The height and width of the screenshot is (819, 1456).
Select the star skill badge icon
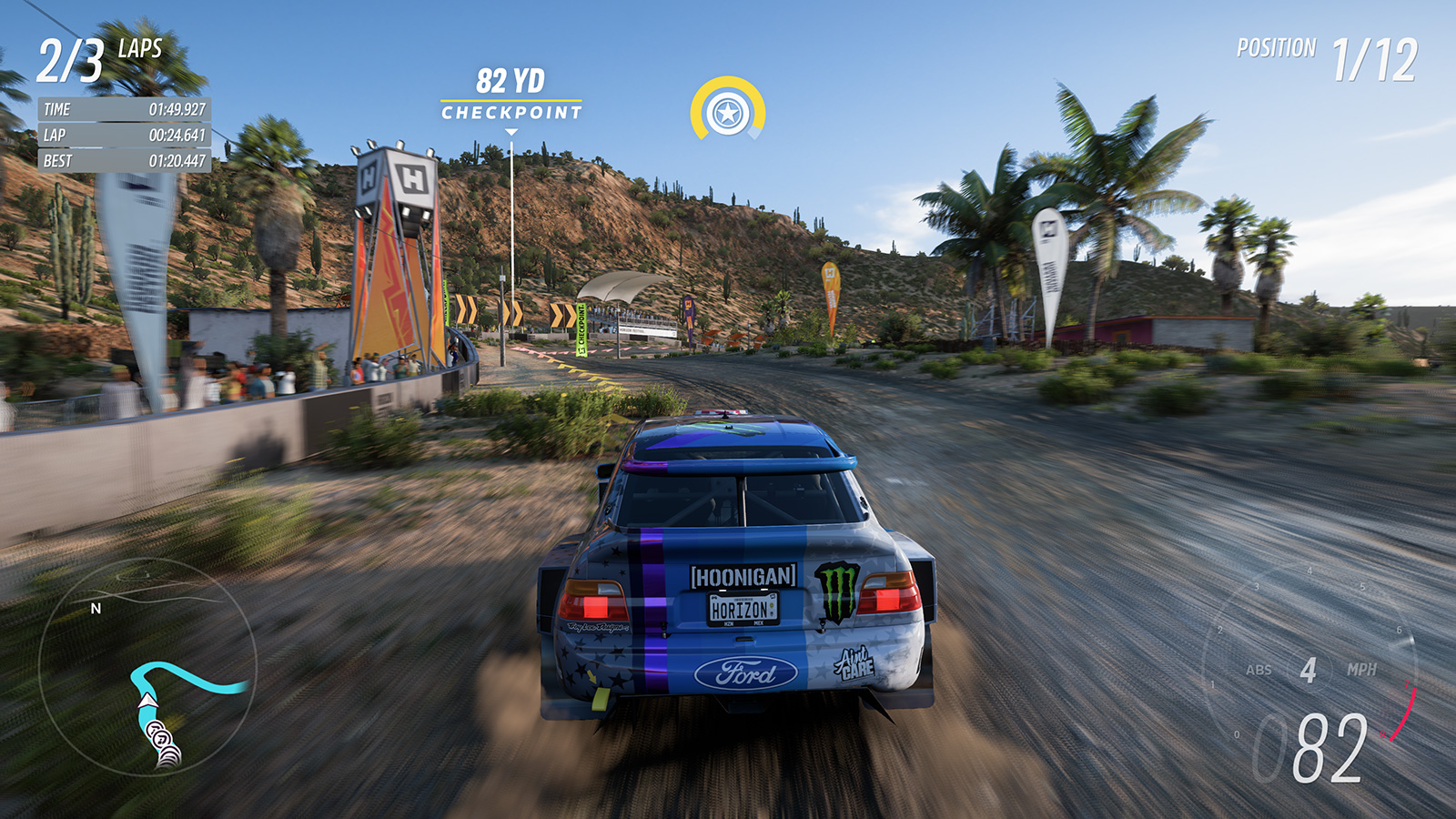click(x=728, y=113)
